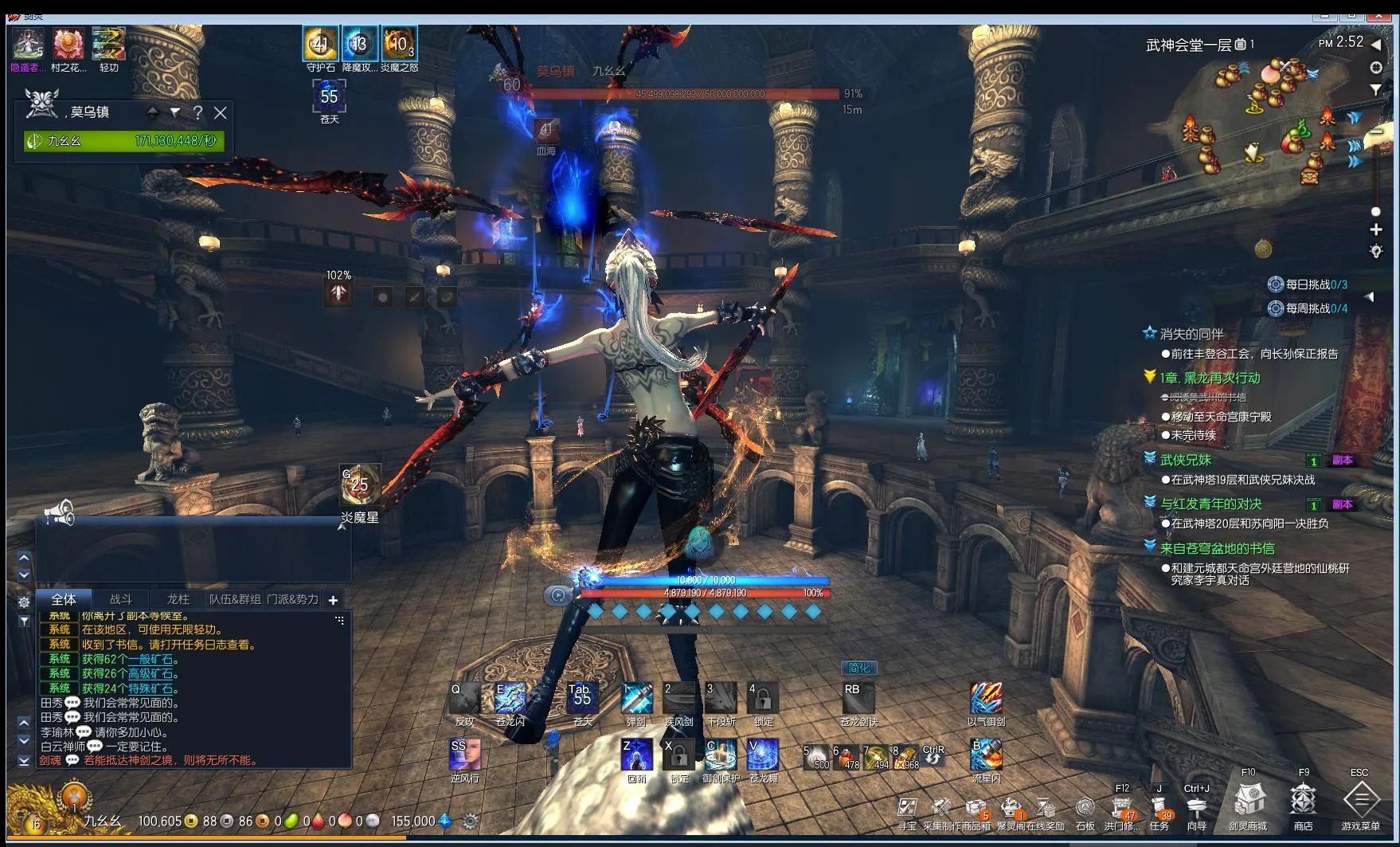Use the 弹剑 skill icon
The image size is (1400, 847).
636,699
